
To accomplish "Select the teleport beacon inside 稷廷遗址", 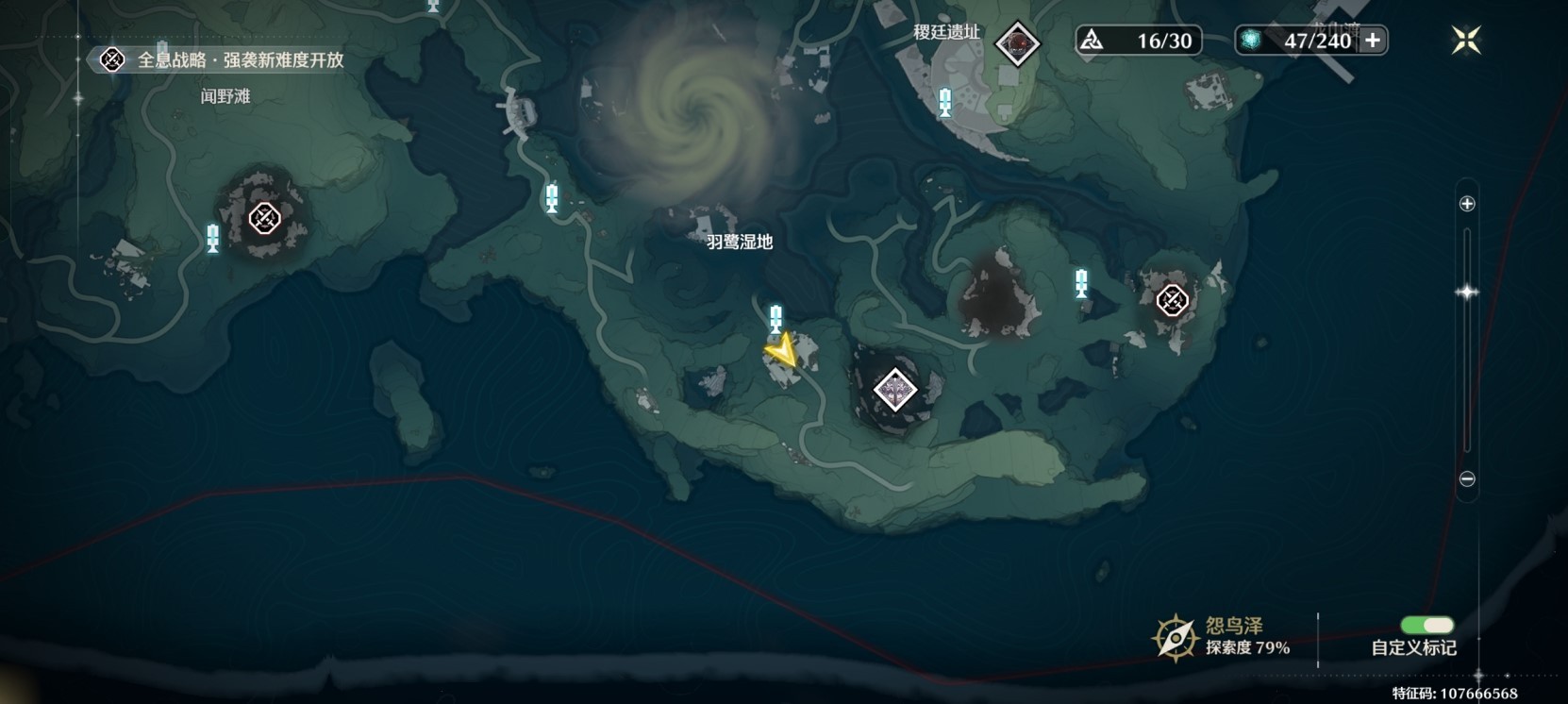I will pyautogui.click(x=945, y=102).
